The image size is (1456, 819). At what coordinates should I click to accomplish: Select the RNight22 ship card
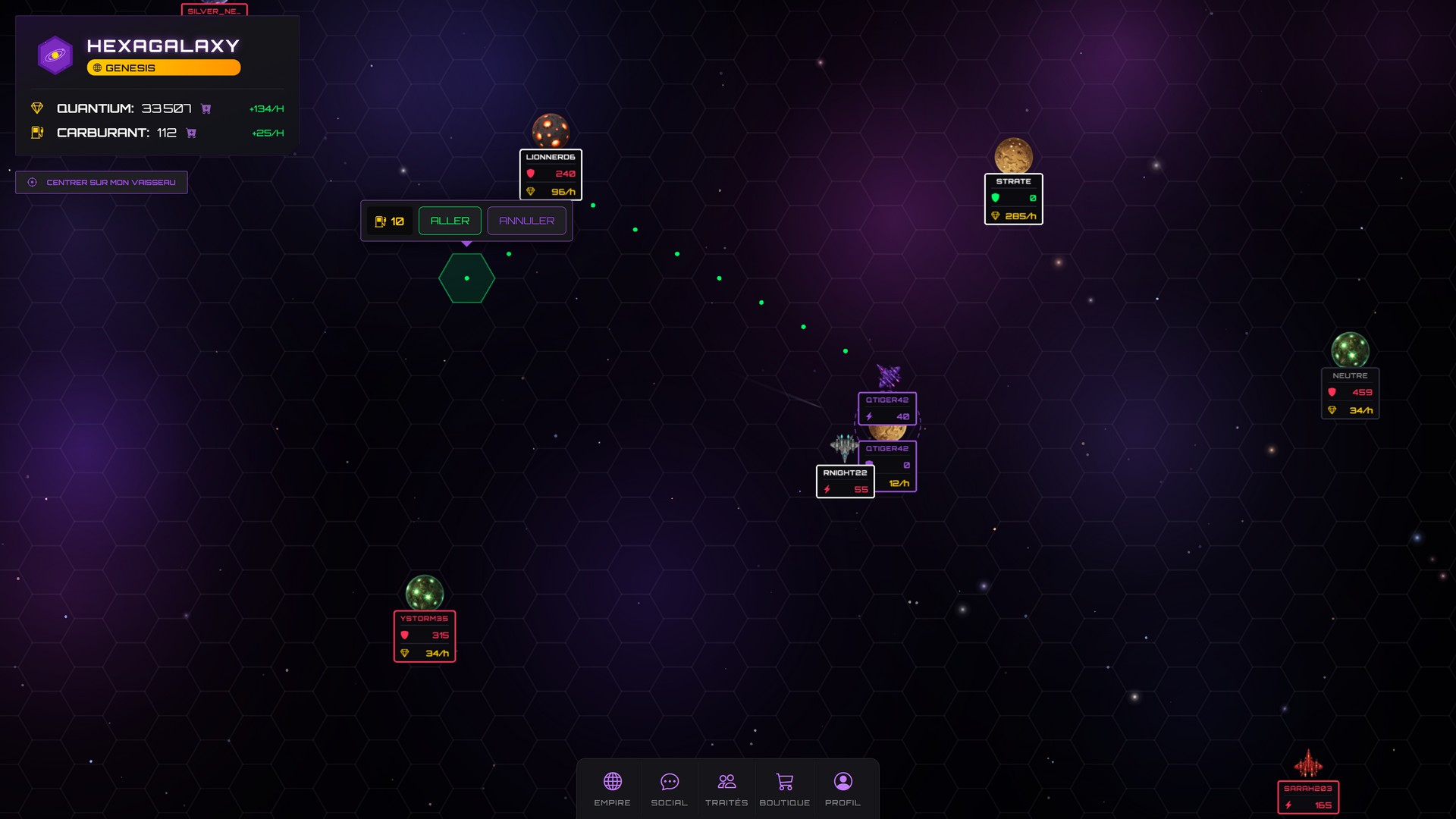click(845, 482)
